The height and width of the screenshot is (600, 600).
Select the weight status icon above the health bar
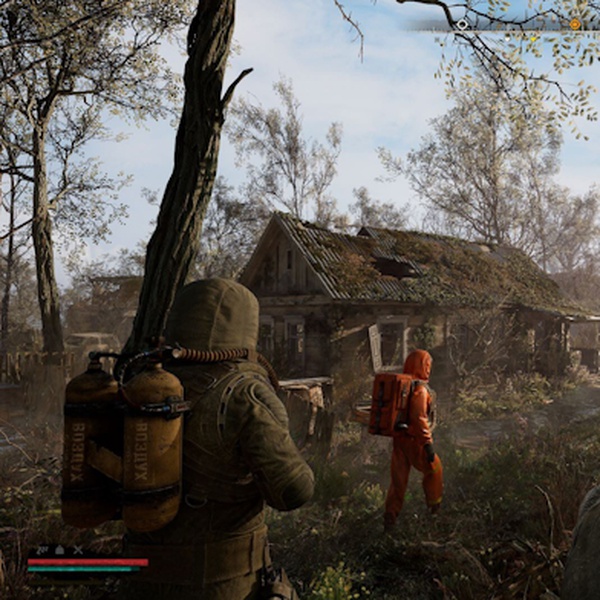point(60,549)
